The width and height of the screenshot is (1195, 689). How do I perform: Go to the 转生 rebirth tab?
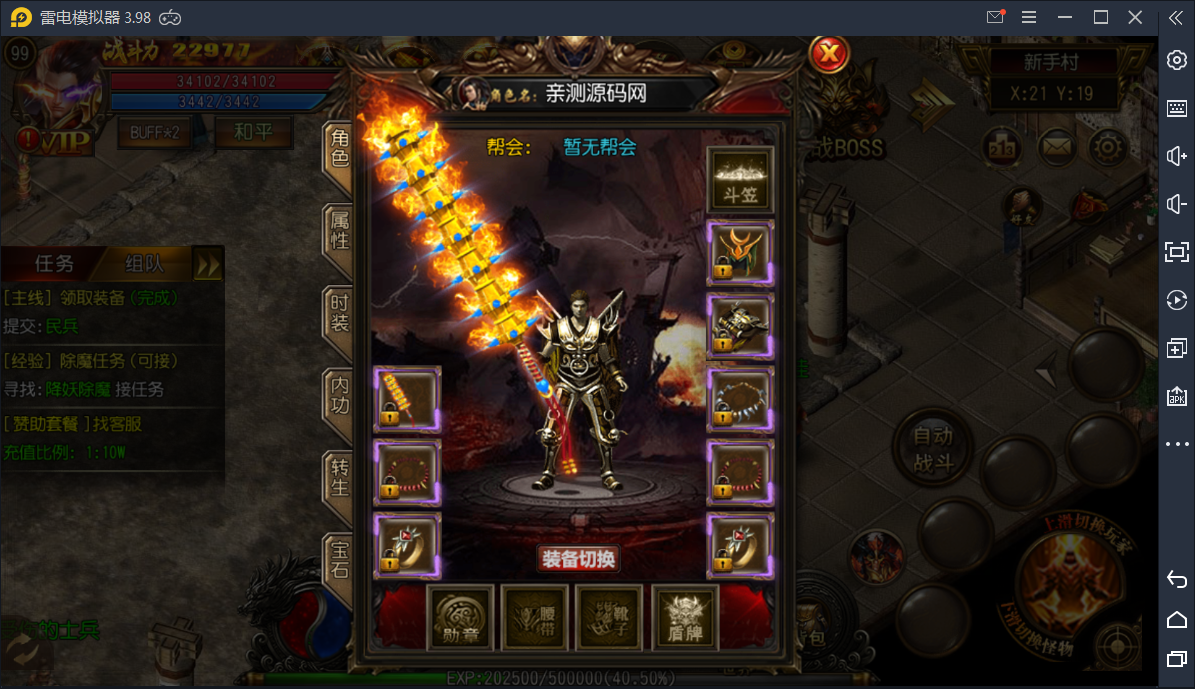(x=340, y=478)
